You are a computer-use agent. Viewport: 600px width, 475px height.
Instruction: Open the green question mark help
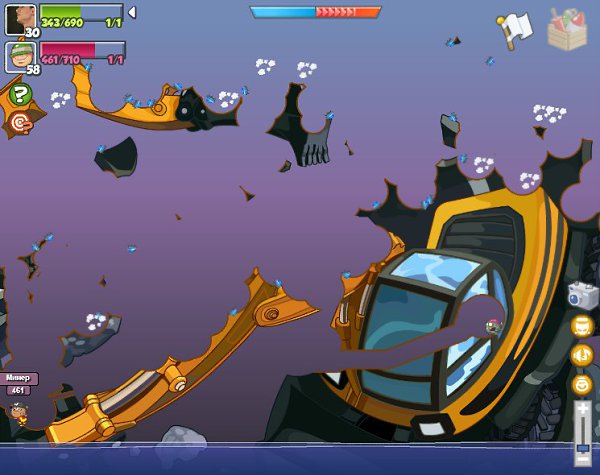(x=20, y=95)
